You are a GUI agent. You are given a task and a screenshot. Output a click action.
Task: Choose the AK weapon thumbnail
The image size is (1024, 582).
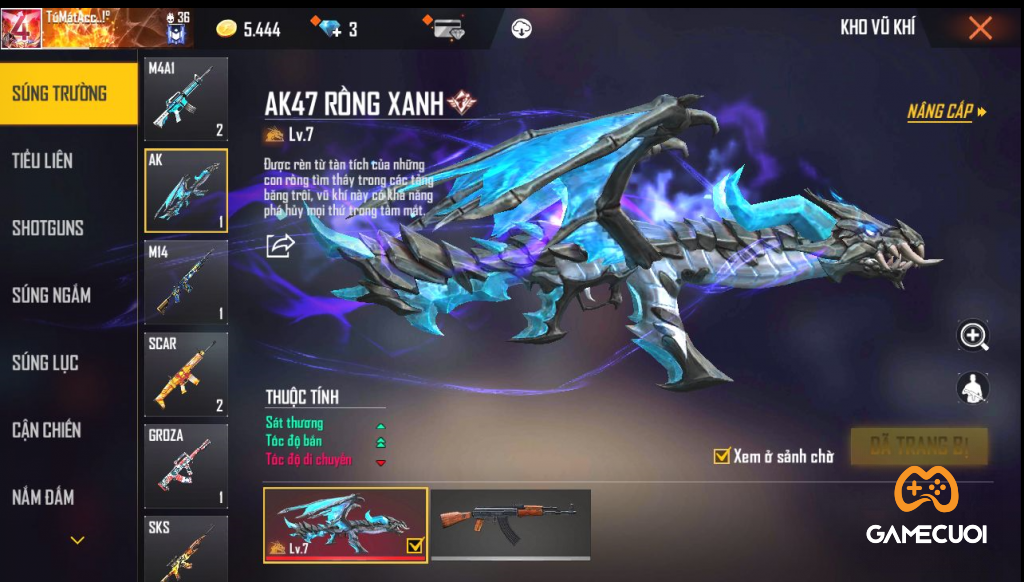[186, 190]
